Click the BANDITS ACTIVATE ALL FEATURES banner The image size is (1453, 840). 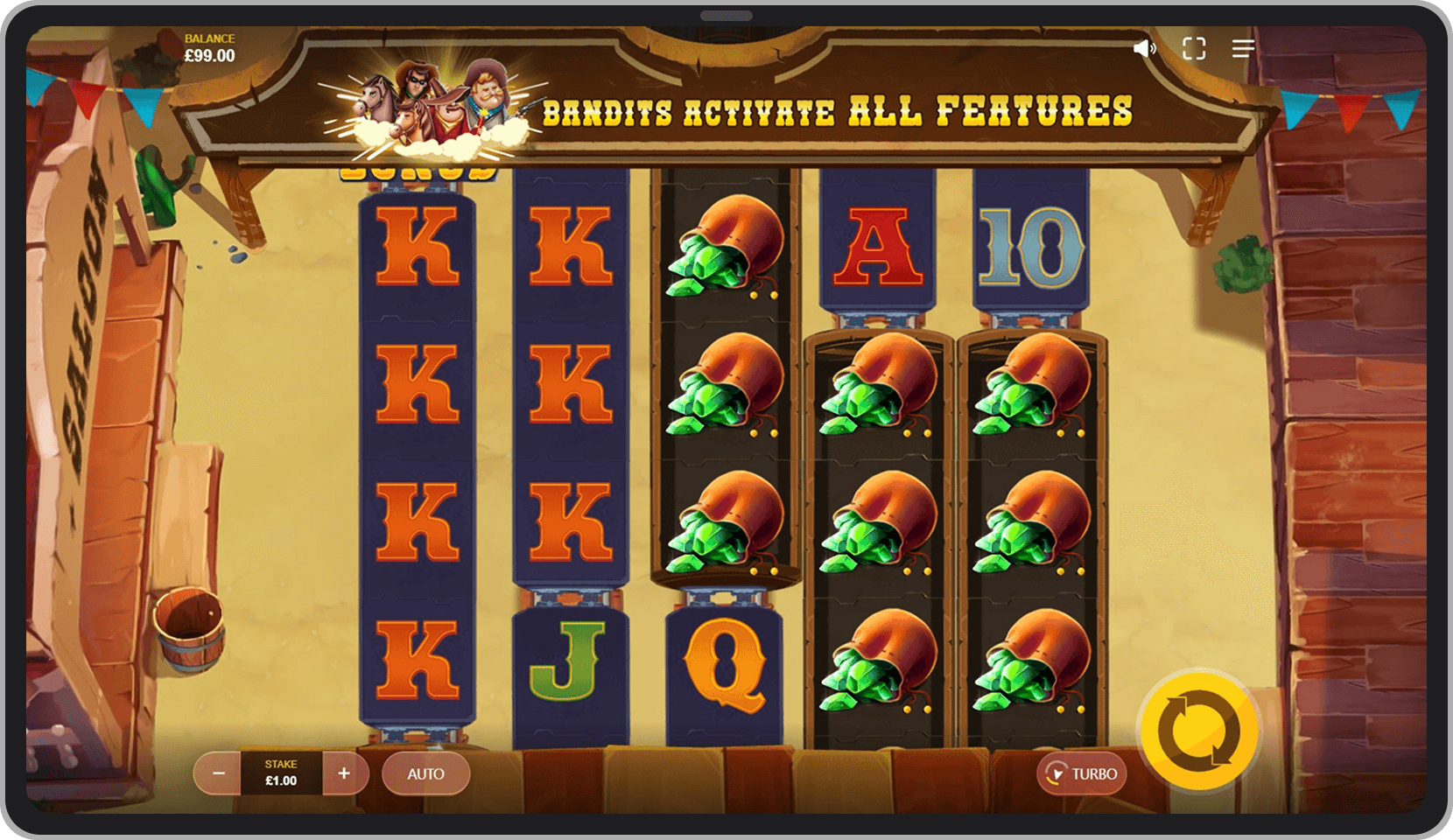pos(839,110)
